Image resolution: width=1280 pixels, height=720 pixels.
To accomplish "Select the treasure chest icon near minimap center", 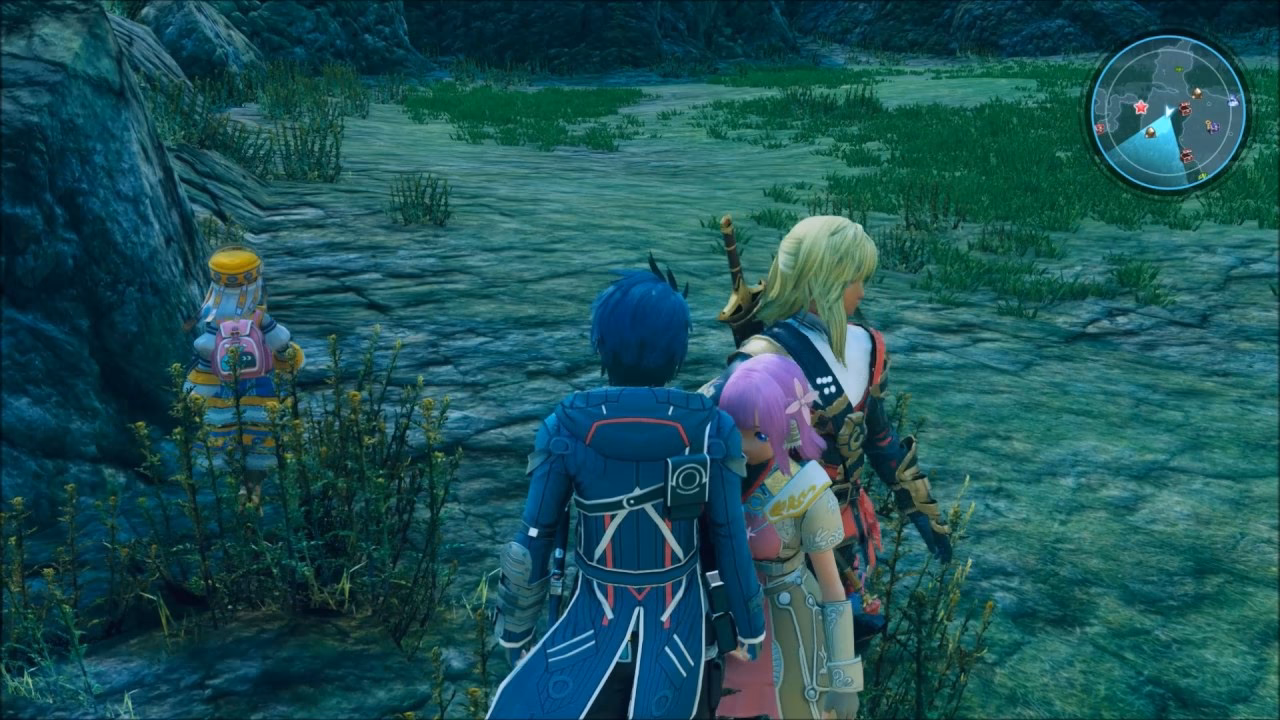I will [x=1184, y=108].
